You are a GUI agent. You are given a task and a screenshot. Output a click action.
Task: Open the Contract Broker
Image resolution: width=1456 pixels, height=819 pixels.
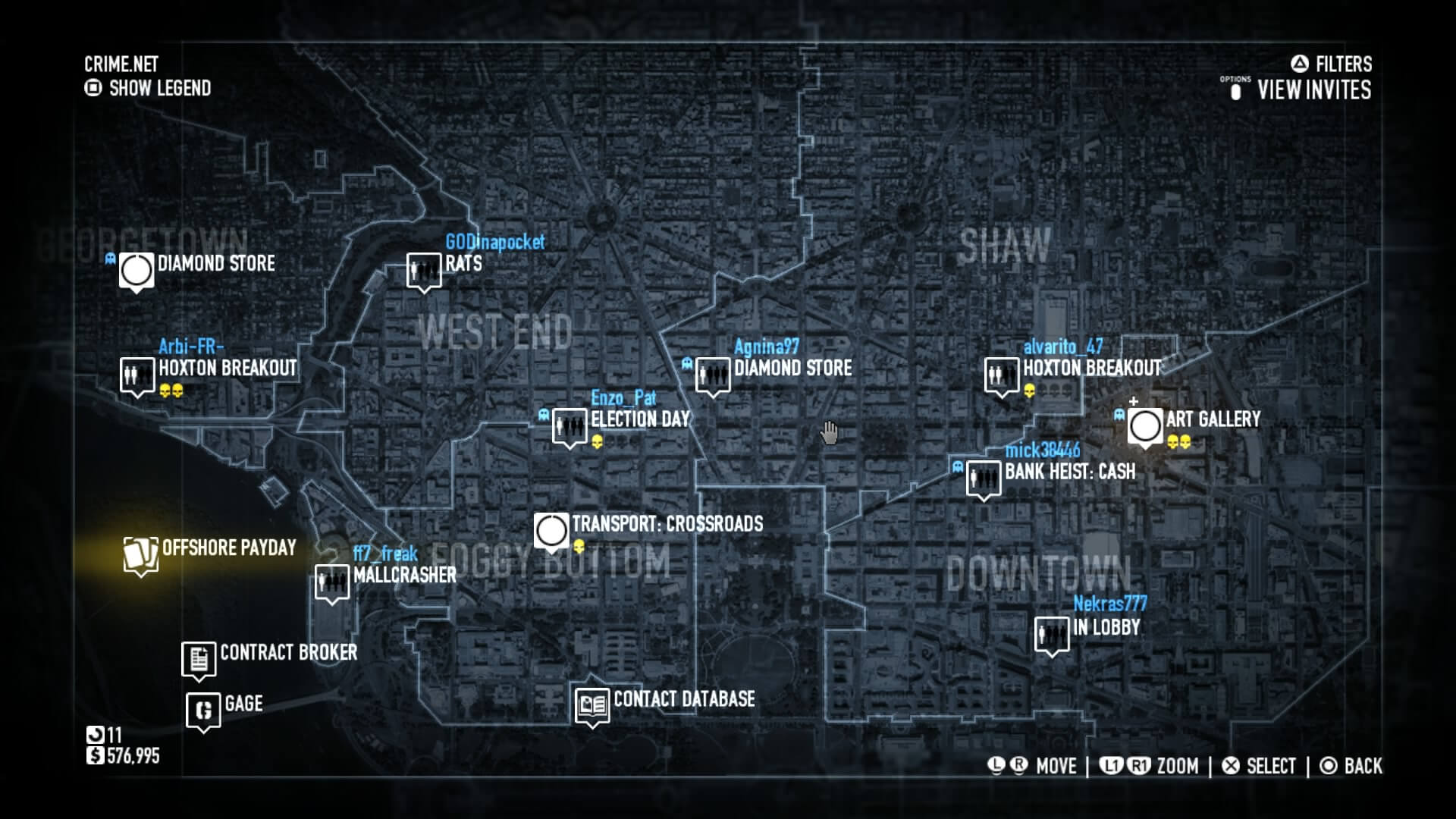coord(198,658)
